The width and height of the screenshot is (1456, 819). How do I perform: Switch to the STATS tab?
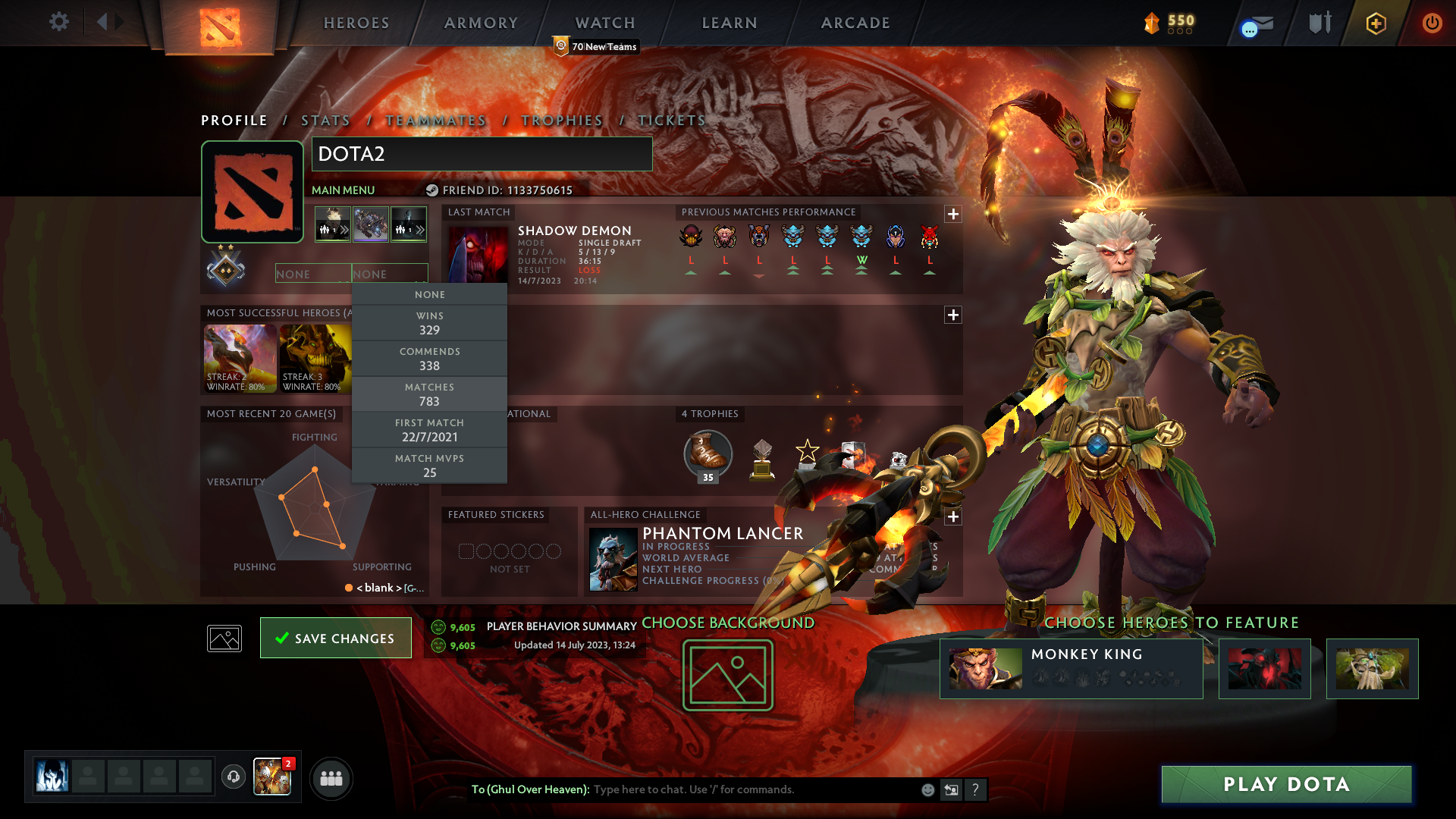pos(325,120)
